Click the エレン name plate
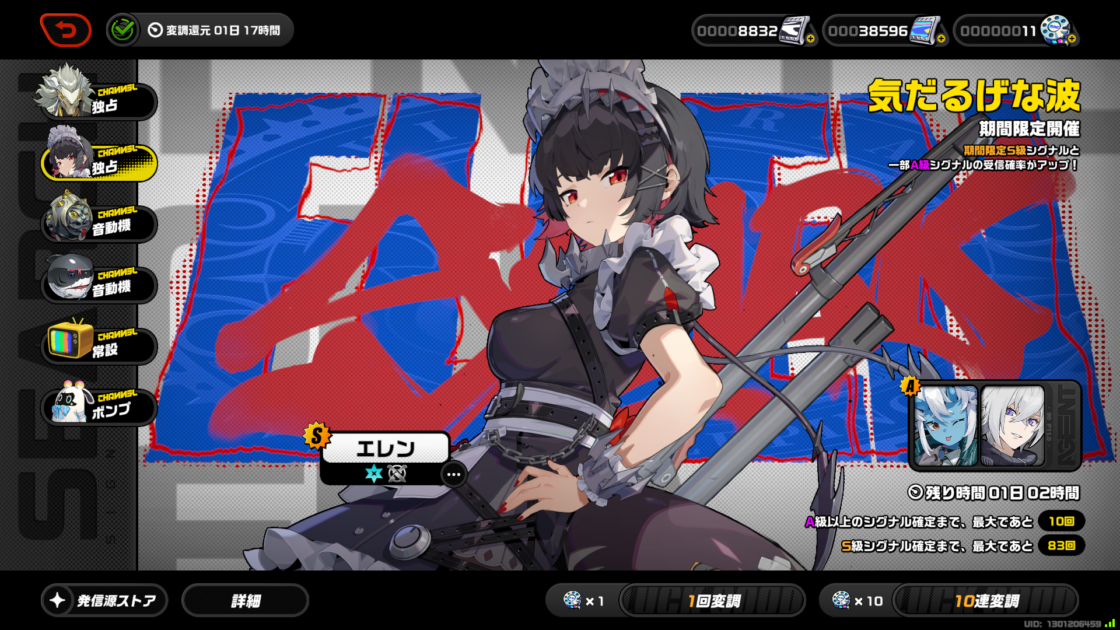The height and width of the screenshot is (630, 1120). click(x=385, y=449)
